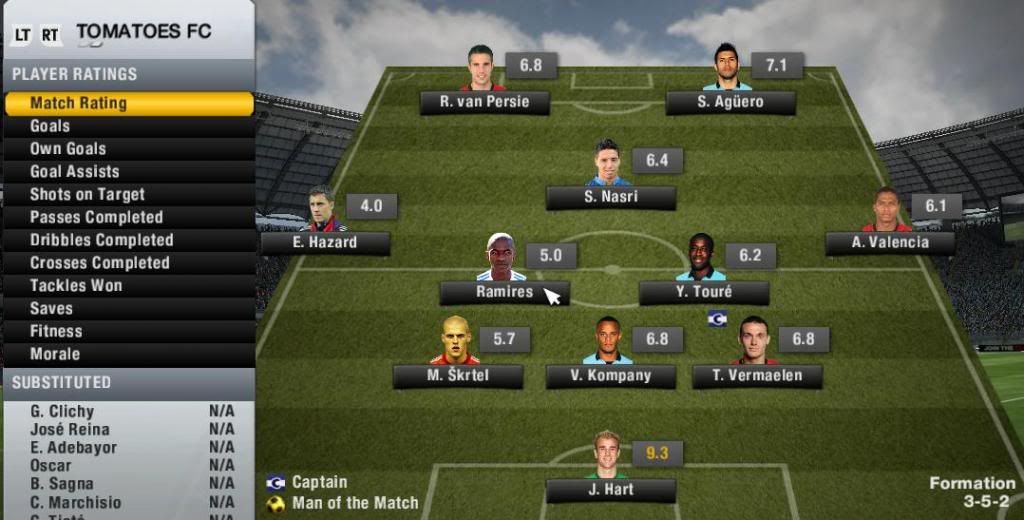Pick E. Hazard on the formation
Image resolution: width=1024 pixels, height=520 pixels.
point(325,242)
